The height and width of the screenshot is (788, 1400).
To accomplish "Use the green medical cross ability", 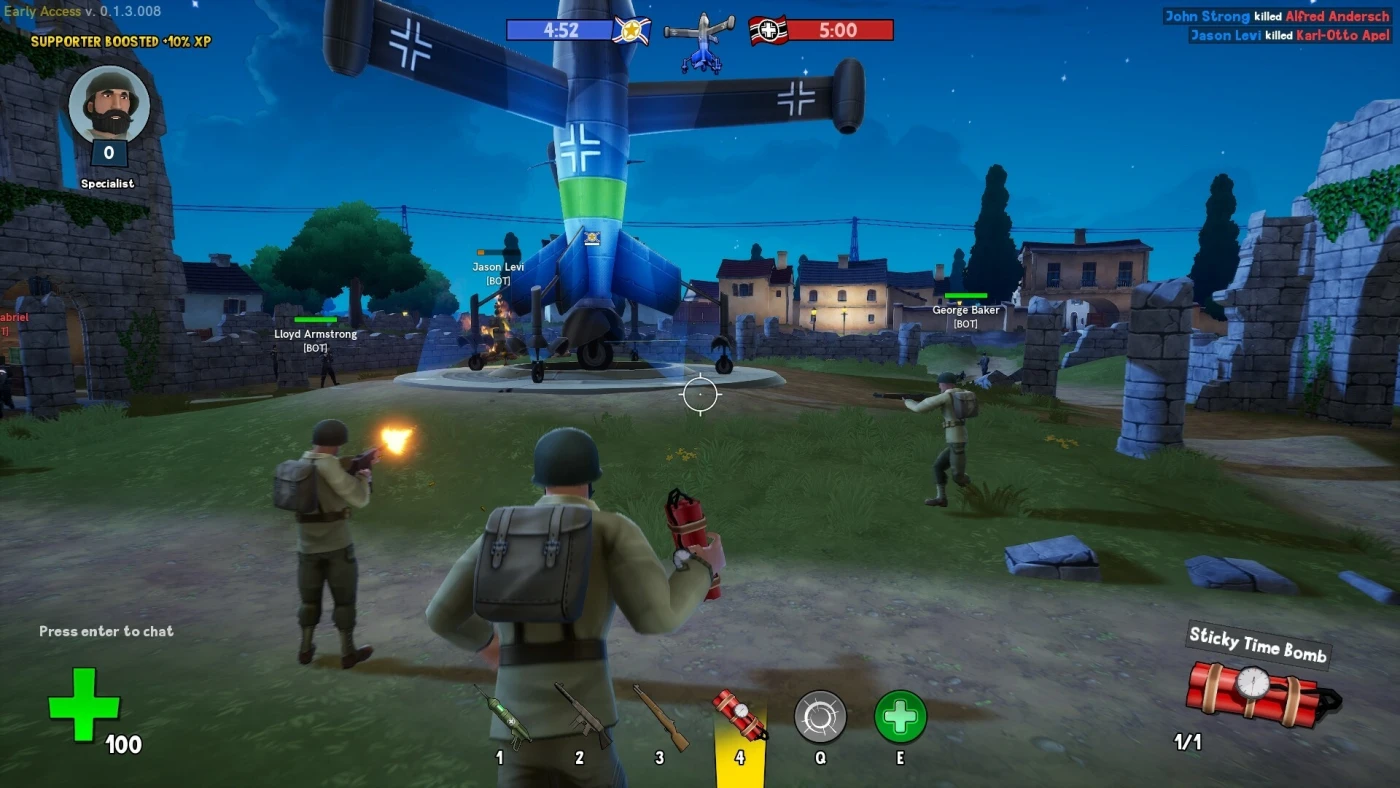I will (900, 717).
